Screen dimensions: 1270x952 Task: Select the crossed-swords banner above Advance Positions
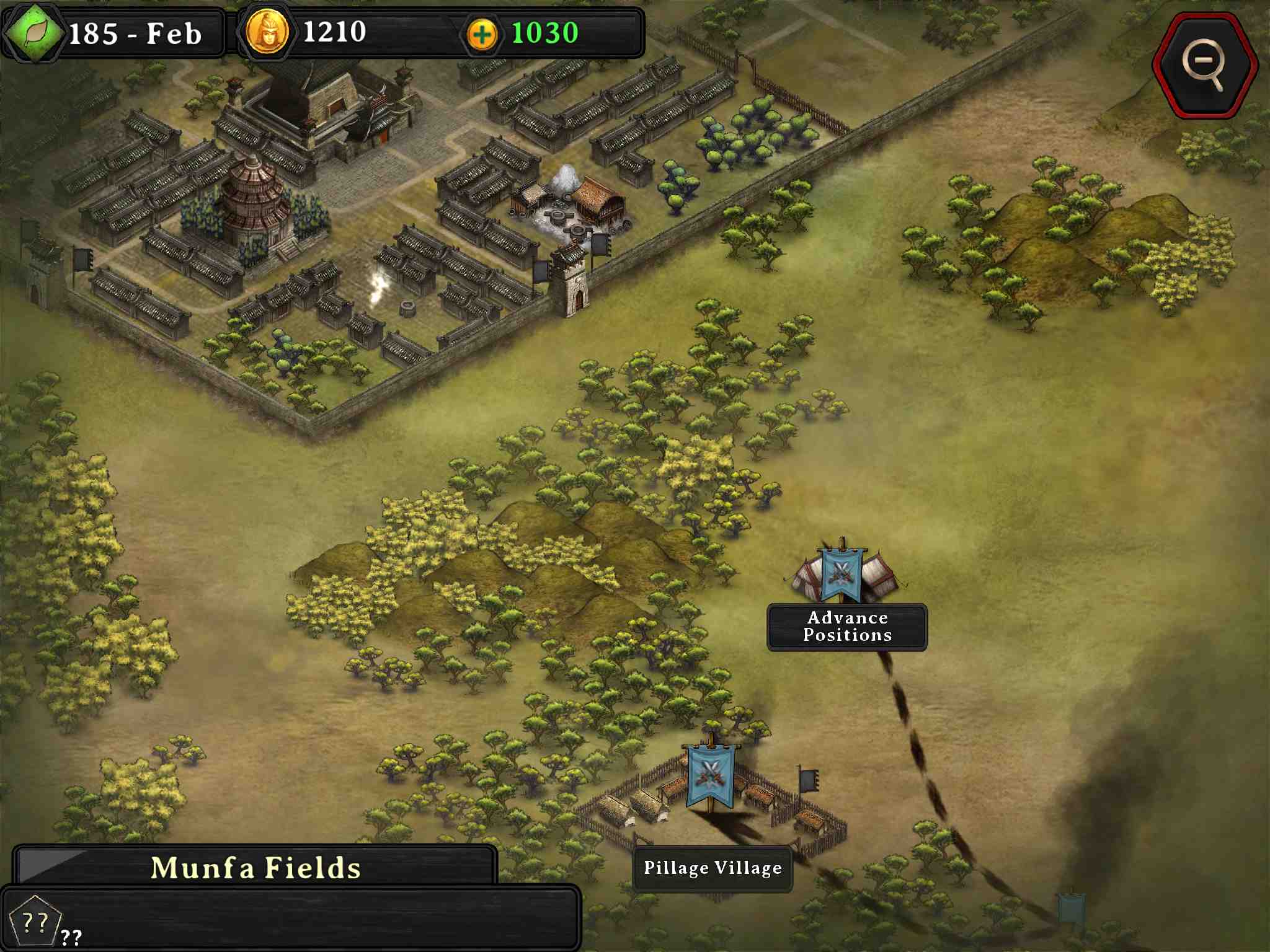[841, 573]
